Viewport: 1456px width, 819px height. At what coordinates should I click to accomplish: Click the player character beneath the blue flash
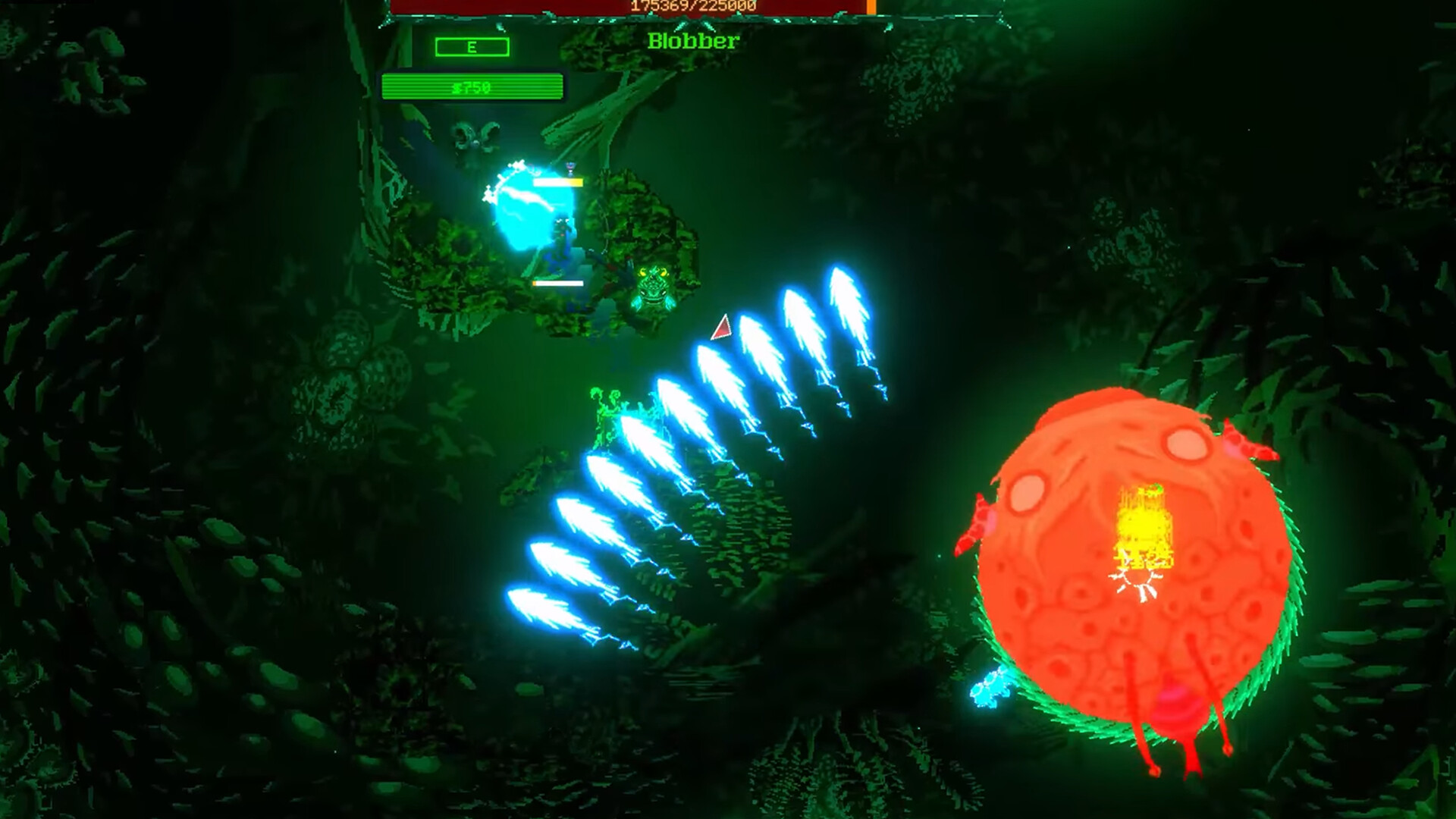pos(559,235)
